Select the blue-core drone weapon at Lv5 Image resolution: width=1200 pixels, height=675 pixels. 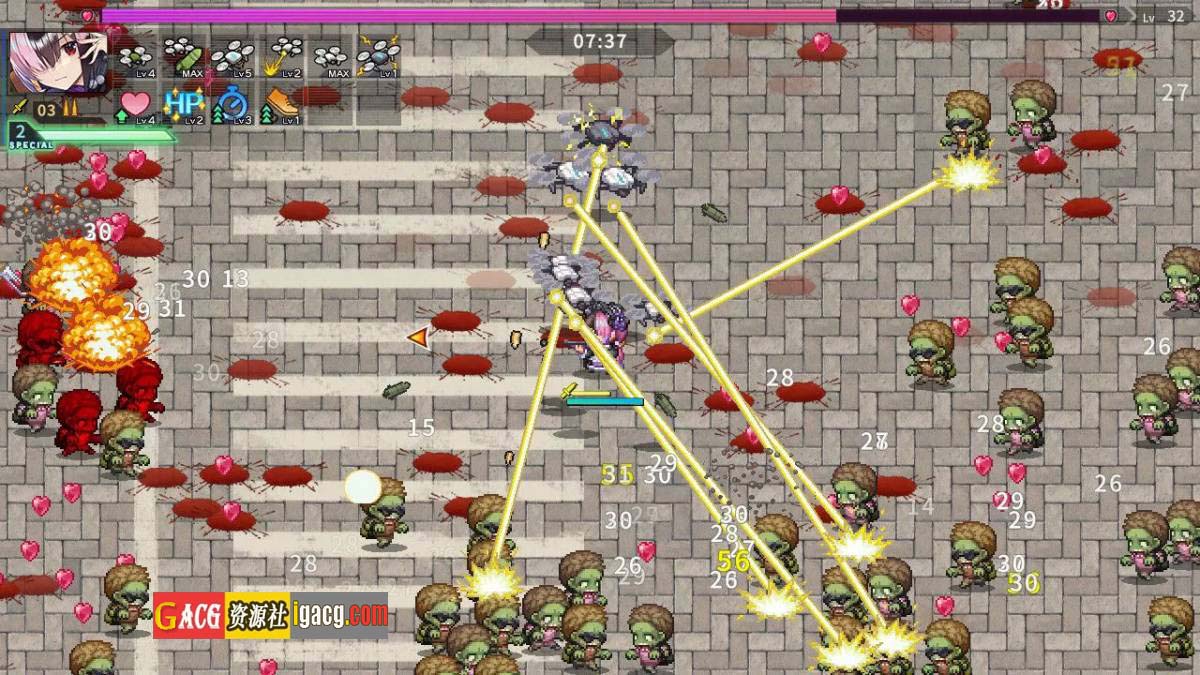click(232, 58)
